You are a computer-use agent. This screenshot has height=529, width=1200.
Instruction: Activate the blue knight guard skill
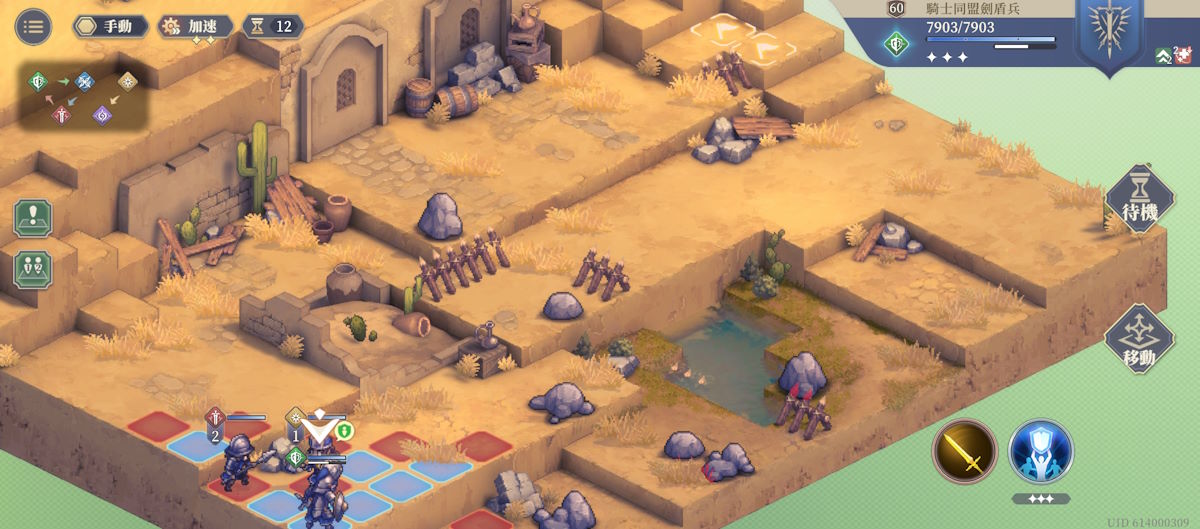[1040, 451]
